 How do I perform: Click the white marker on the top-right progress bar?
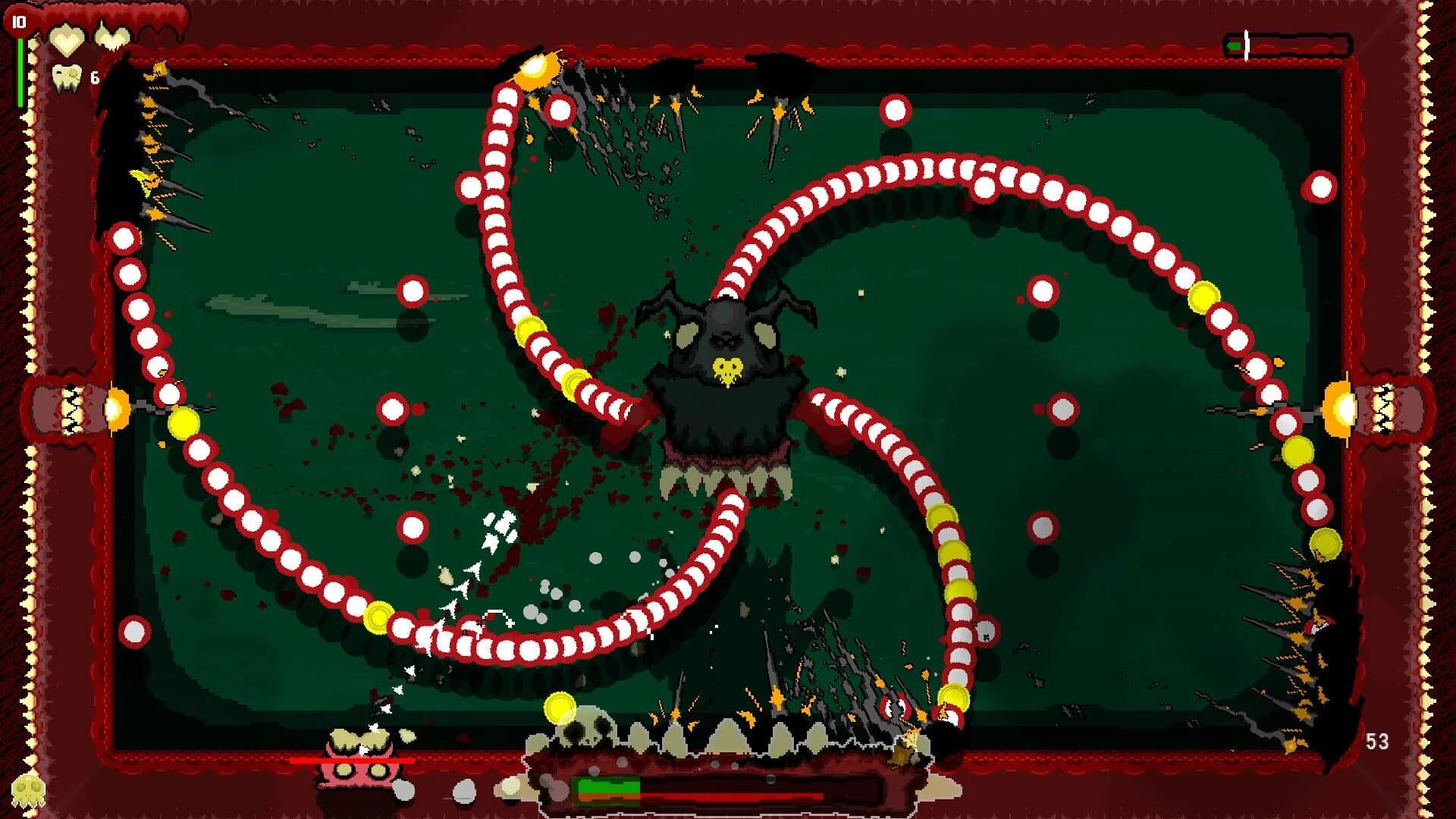1246,45
